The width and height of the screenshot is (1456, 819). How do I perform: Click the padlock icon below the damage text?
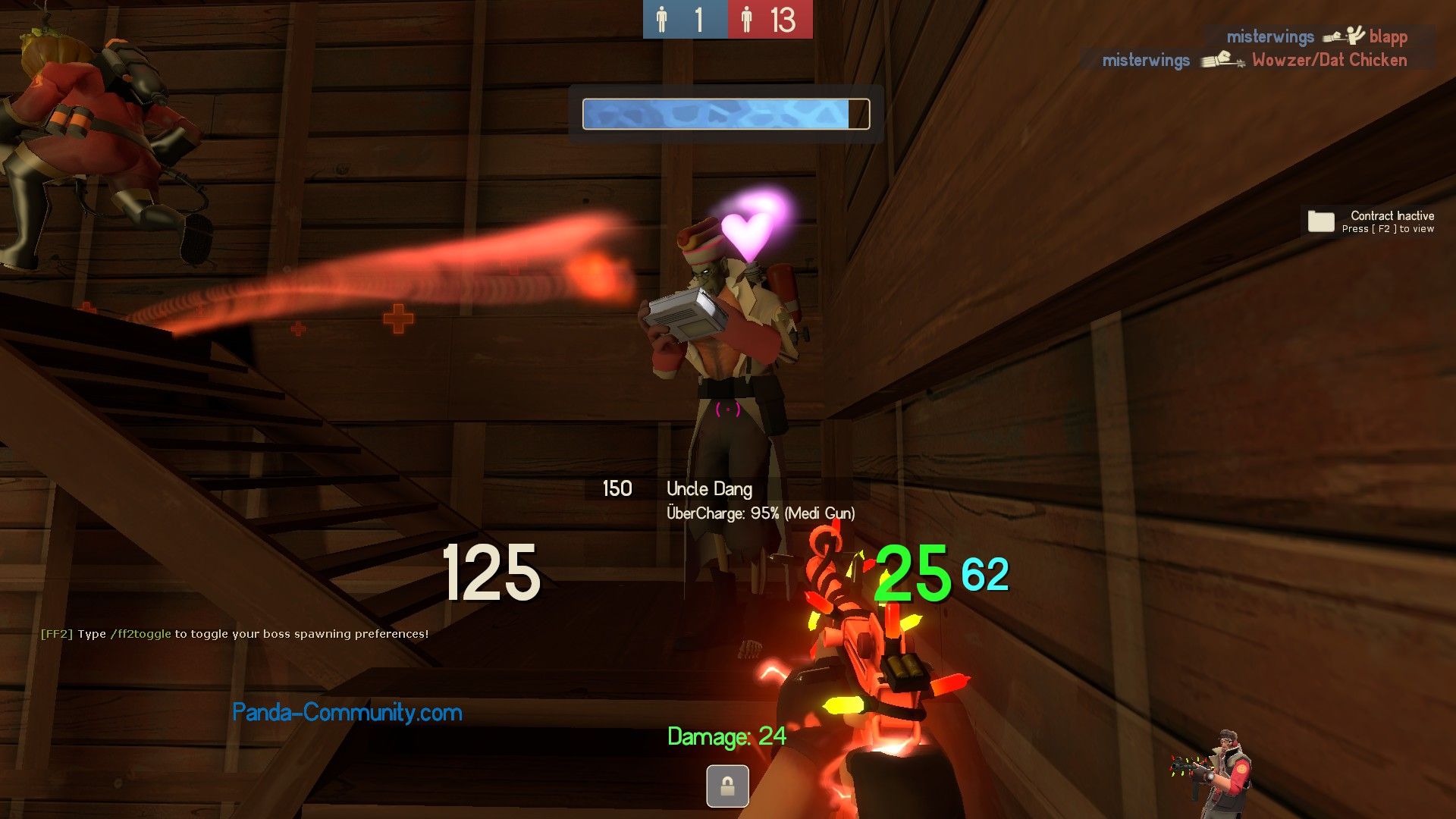(727, 786)
